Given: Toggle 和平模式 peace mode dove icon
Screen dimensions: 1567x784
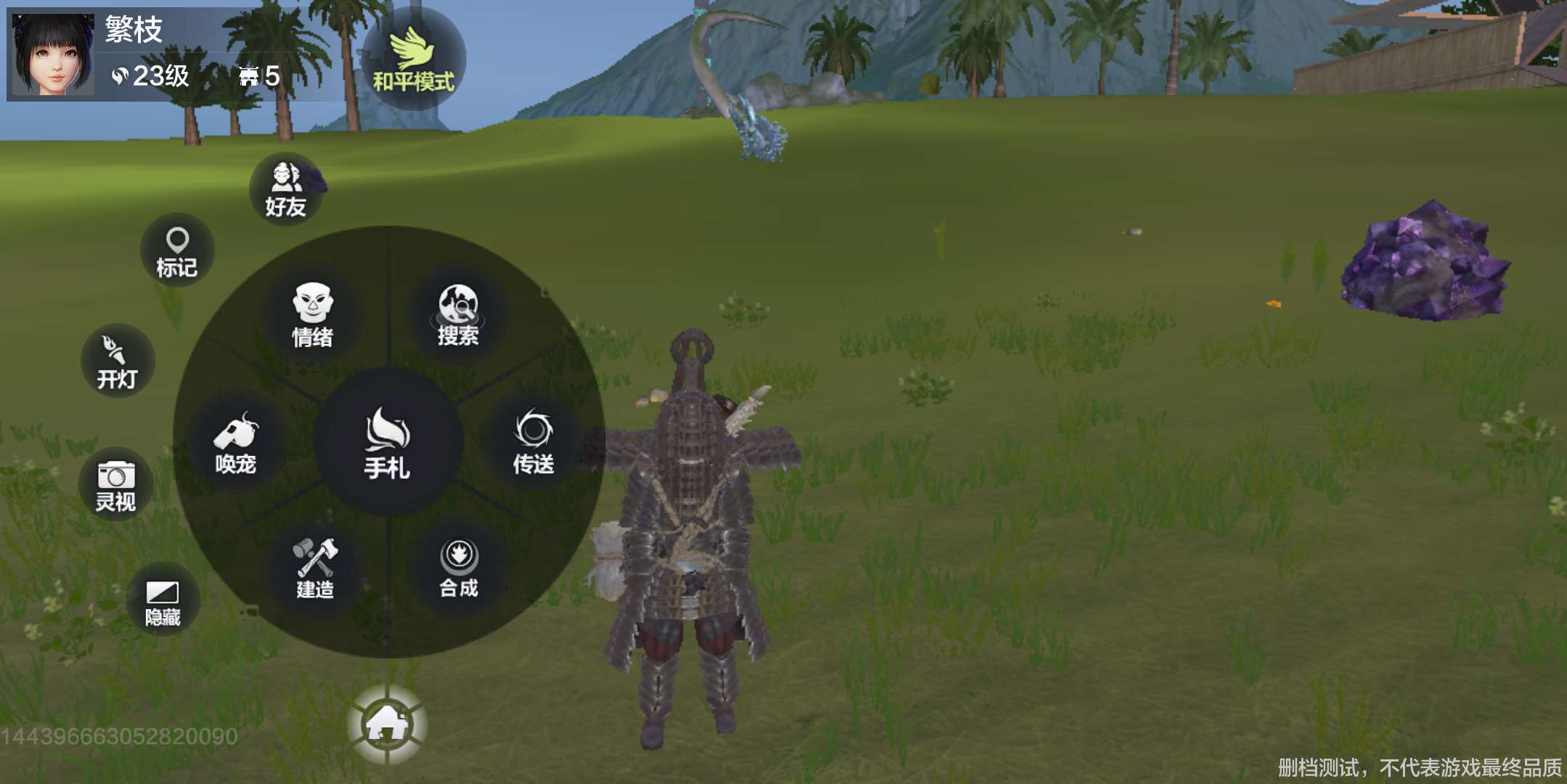Looking at the screenshot, I should 413,60.
